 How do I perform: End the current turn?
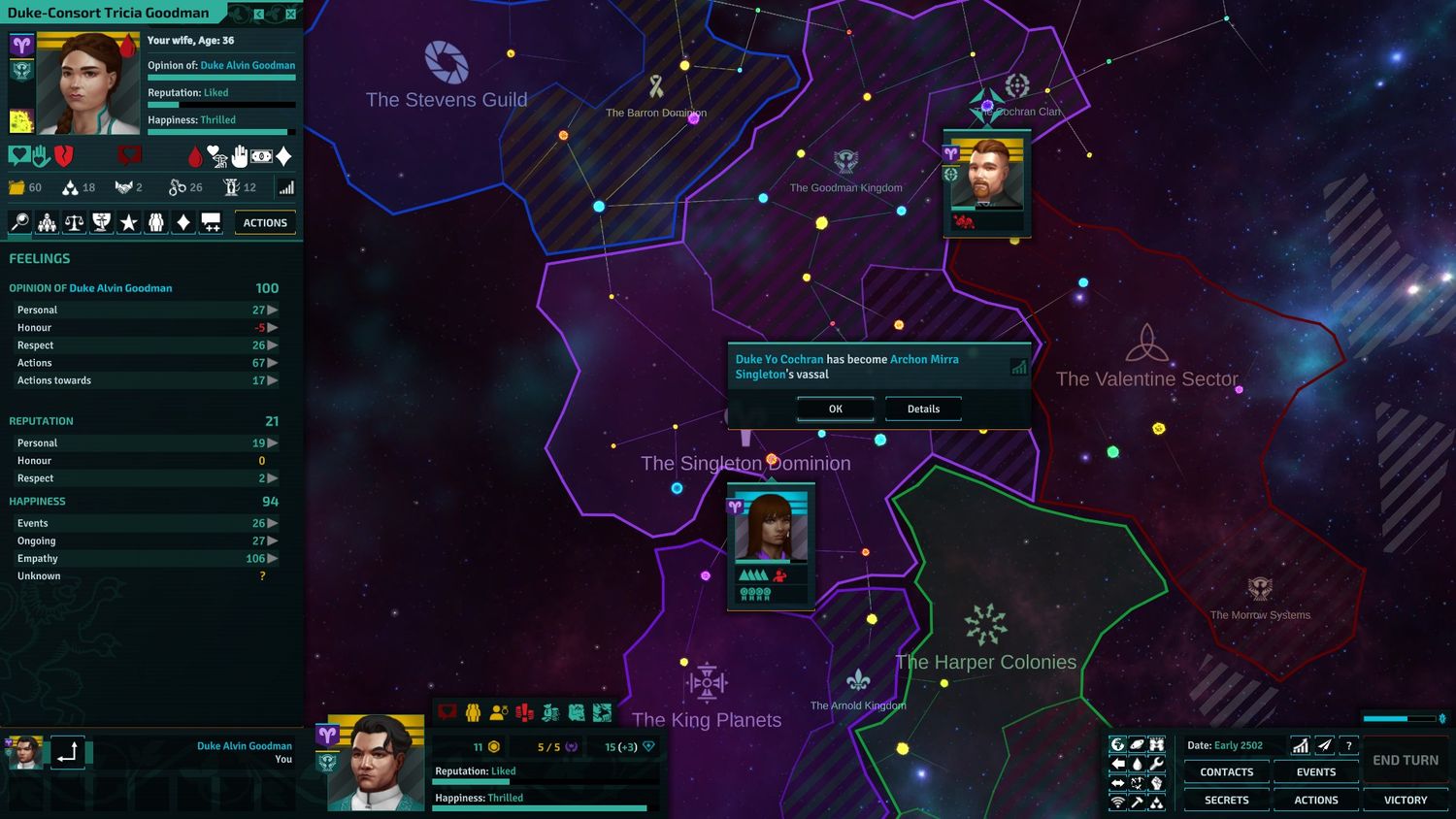tap(1405, 760)
